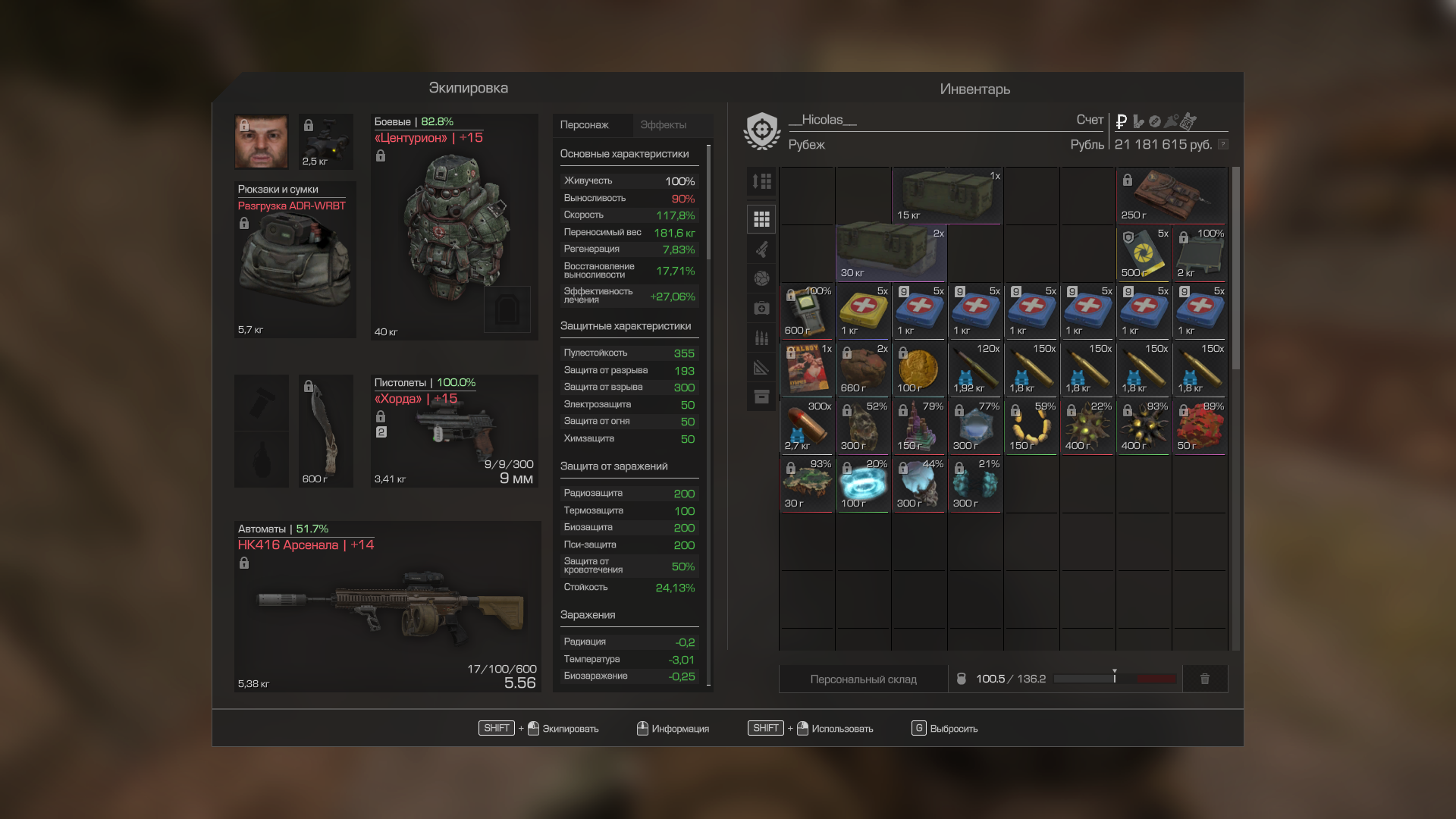Choose the «Хорда» pistol slot
The width and height of the screenshot is (1456, 819).
454,431
